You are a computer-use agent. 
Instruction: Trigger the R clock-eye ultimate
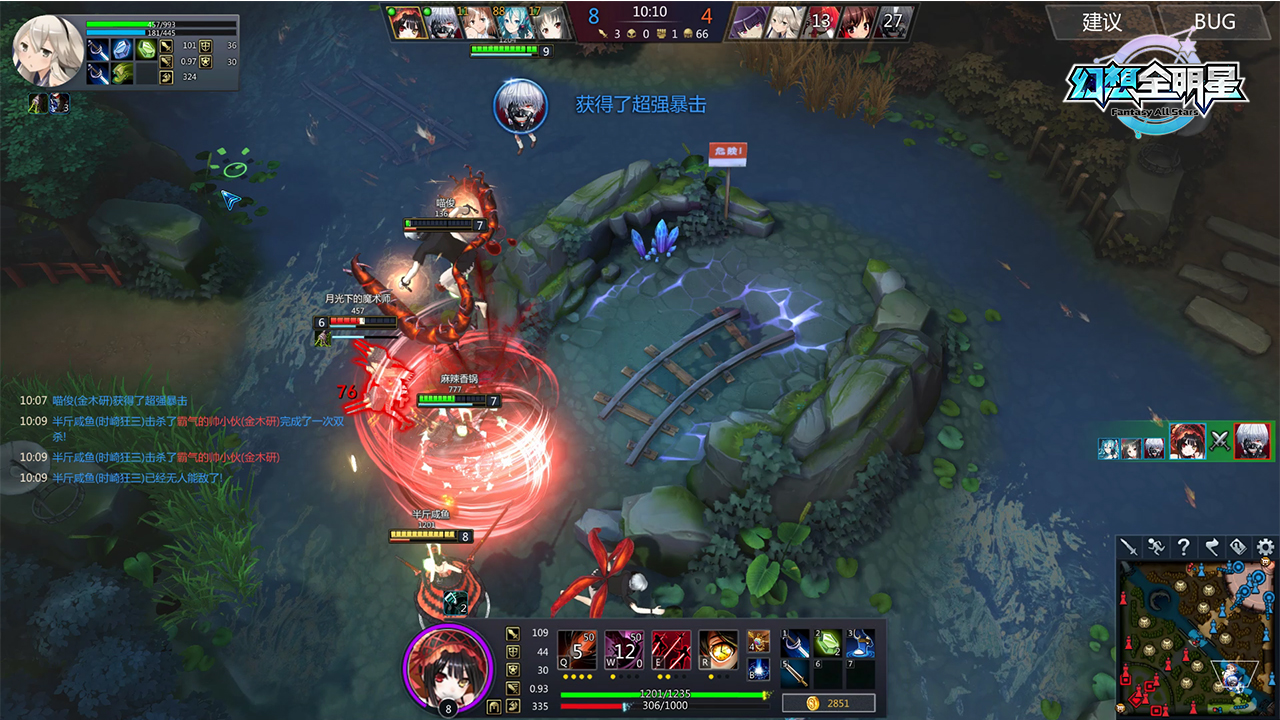(718, 650)
